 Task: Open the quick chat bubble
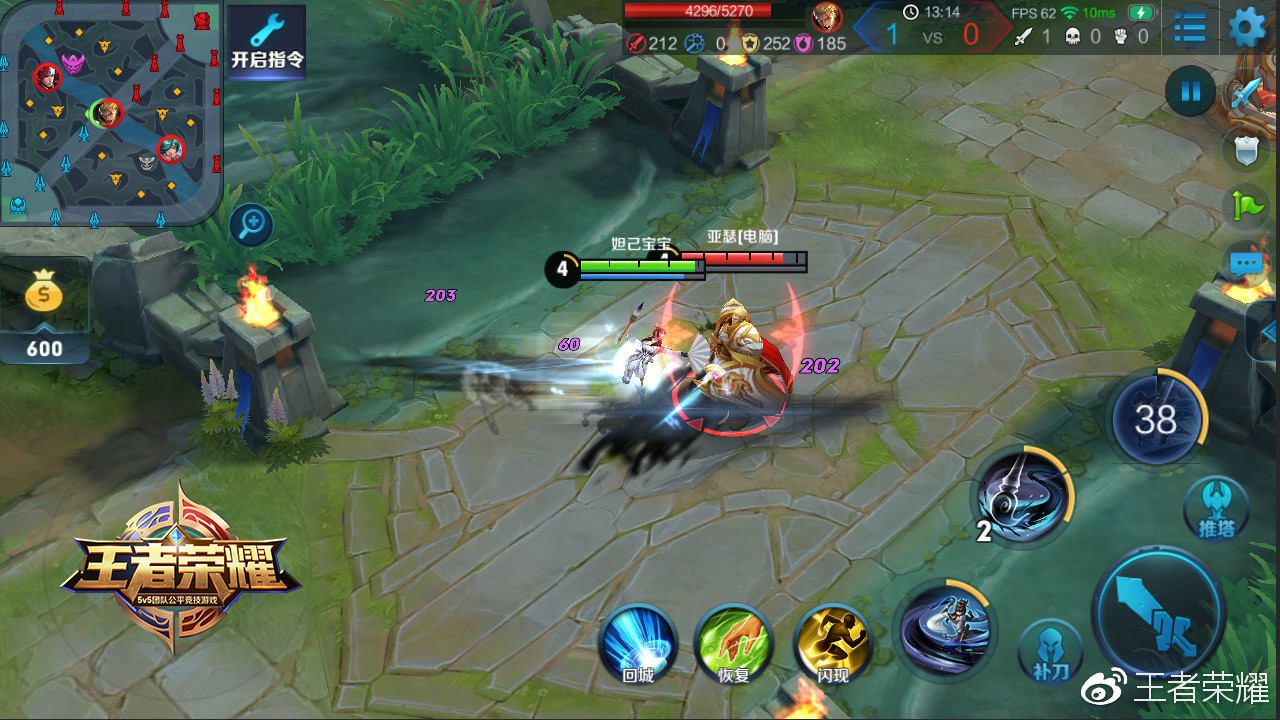pos(1246,263)
